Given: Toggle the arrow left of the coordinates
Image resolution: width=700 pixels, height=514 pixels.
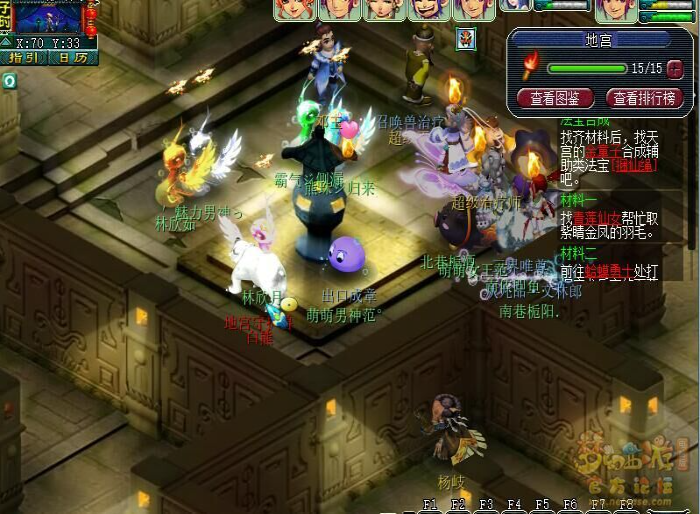Looking at the screenshot, I should click(7, 44).
